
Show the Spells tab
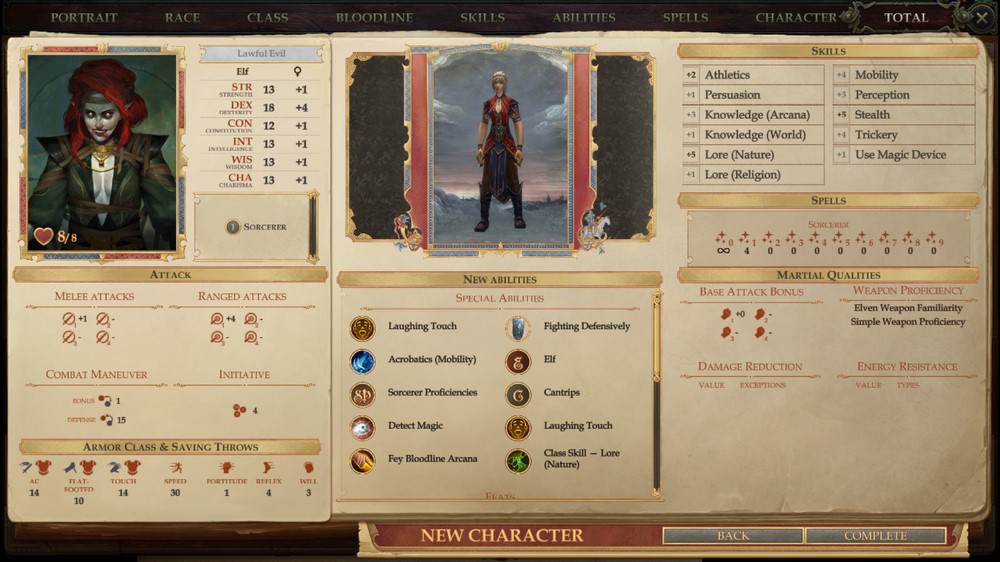tap(685, 17)
